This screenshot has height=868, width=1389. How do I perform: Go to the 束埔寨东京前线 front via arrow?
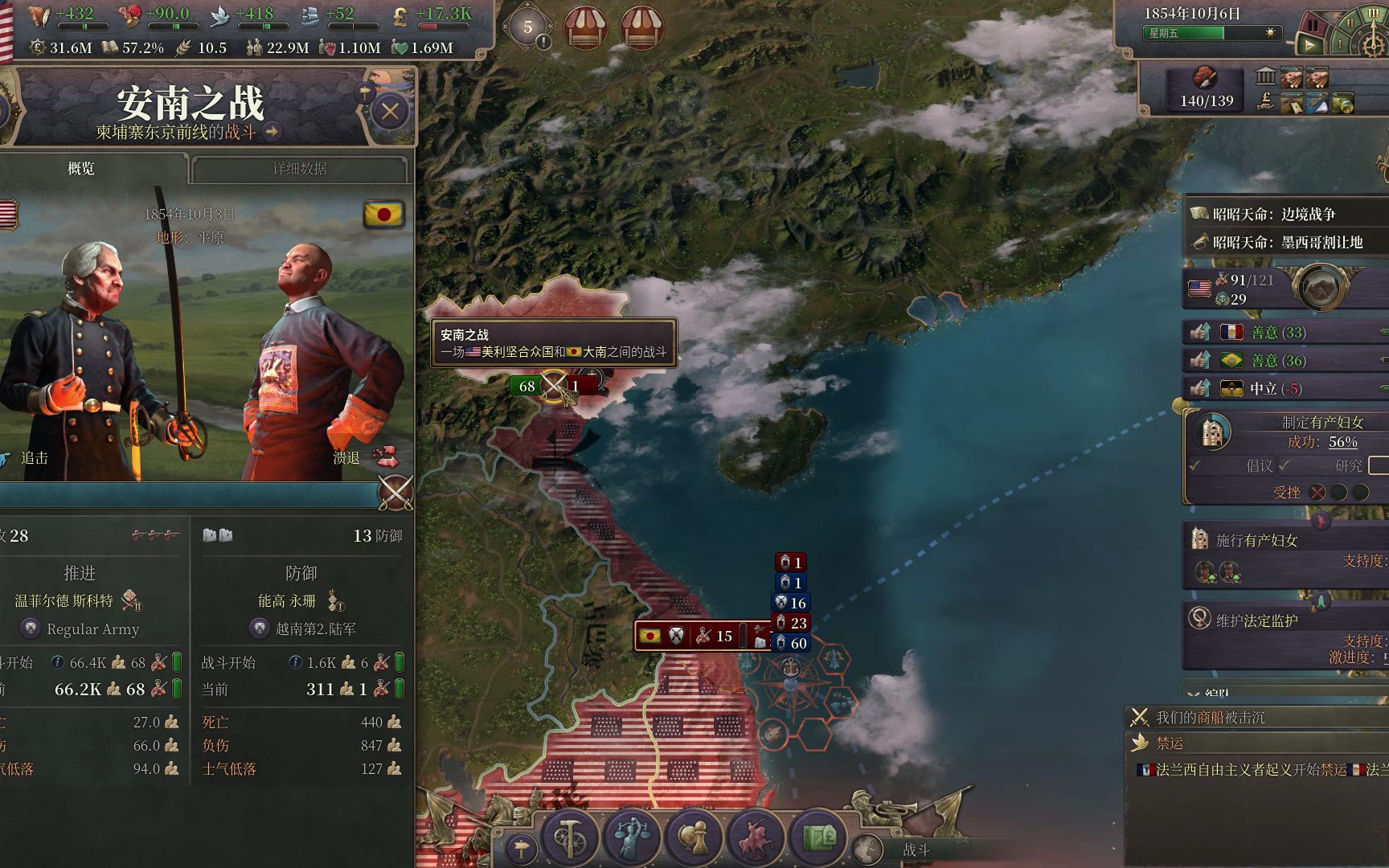(273, 132)
